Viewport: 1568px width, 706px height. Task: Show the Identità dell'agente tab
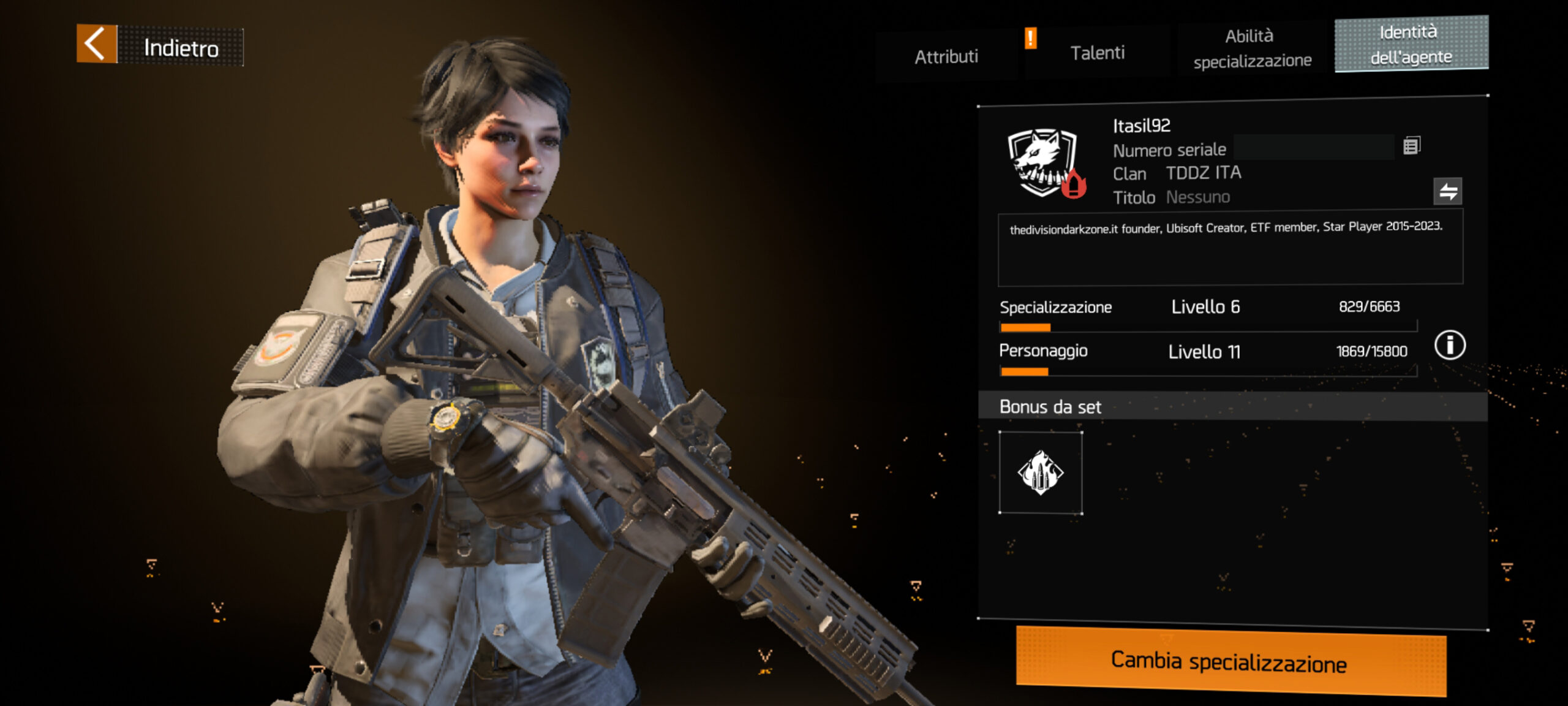1411,44
